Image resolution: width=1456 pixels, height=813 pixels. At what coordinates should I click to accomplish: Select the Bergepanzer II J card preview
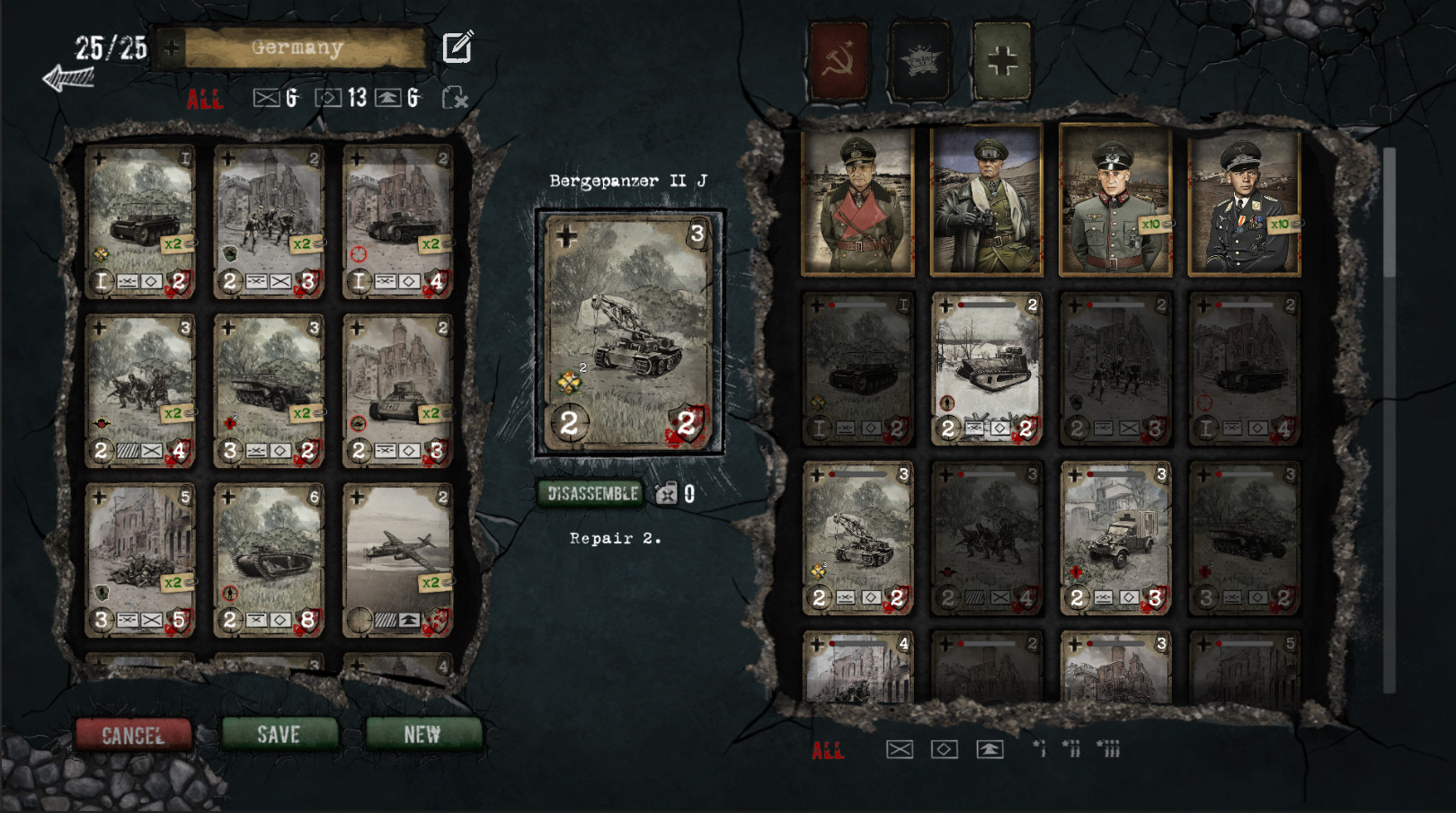coord(629,332)
